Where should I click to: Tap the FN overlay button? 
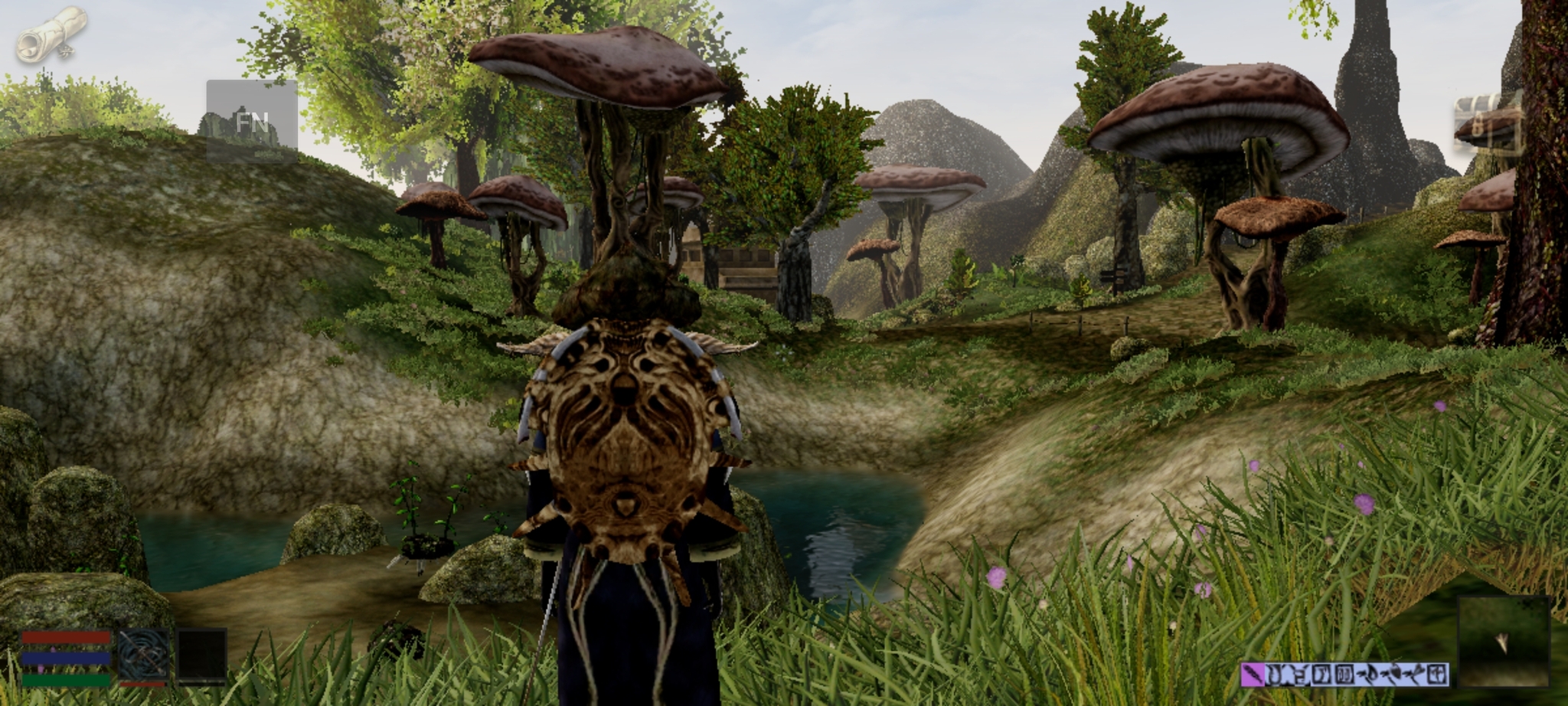pyautogui.click(x=251, y=122)
